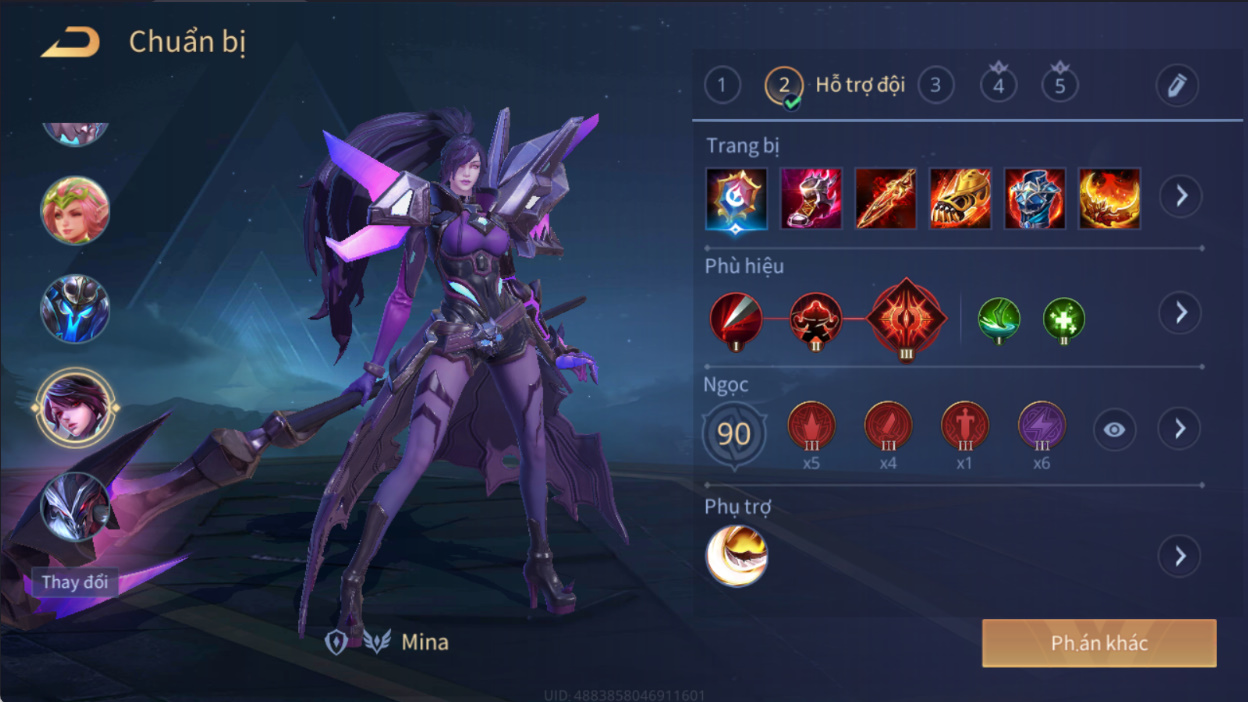Go back using the return arrow
The height and width of the screenshot is (702, 1248).
tap(70, 43)
